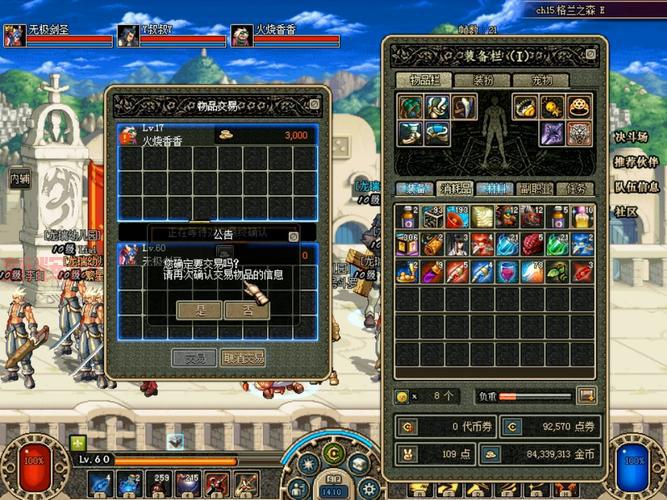
Task: Show 队伍信息 party information
Action: [x=636, y=185]
